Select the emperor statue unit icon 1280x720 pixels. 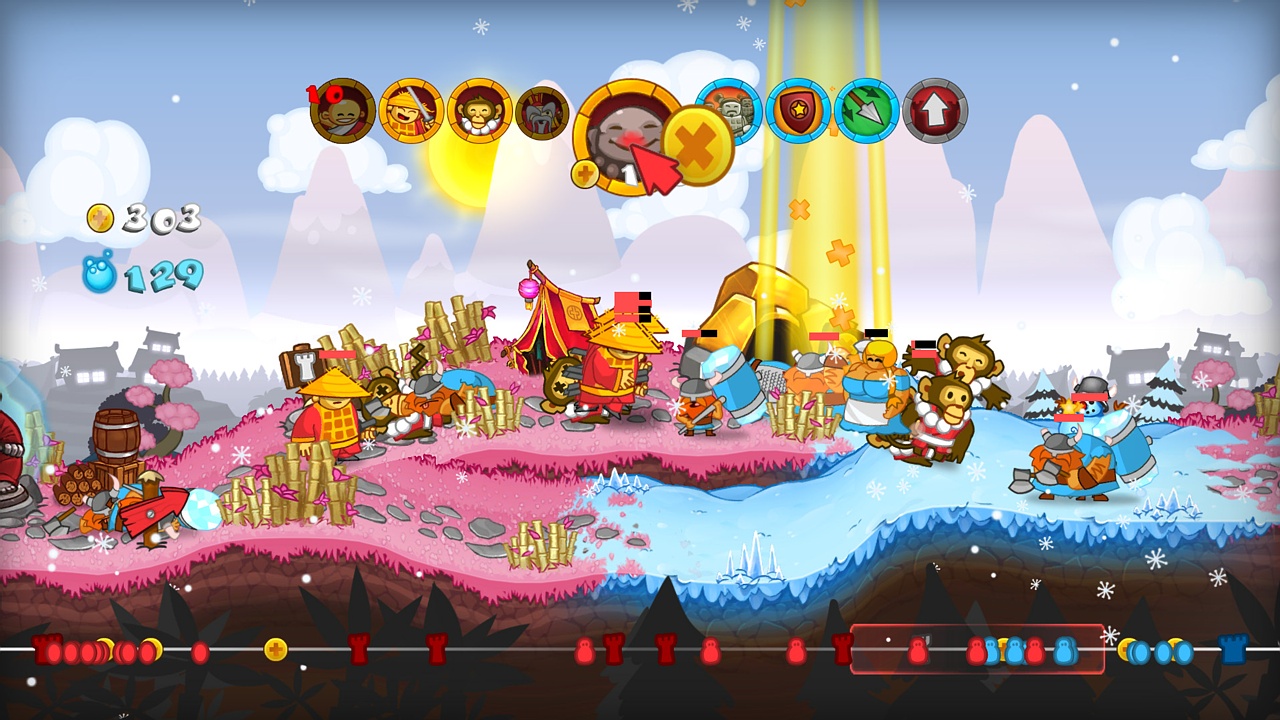click(x=541, y=113)
